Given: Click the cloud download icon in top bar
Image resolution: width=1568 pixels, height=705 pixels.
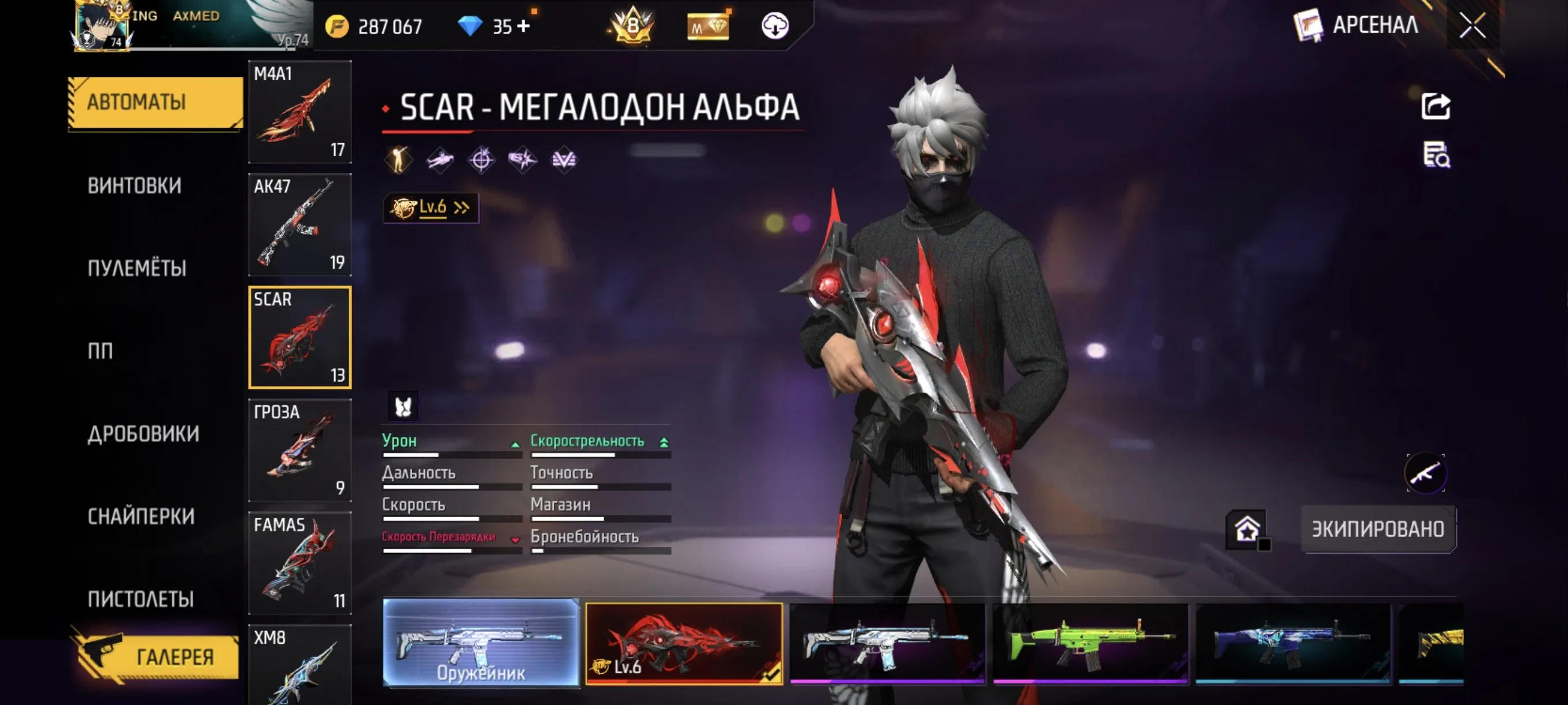Looking at the screenshot, I should (774, 25).
